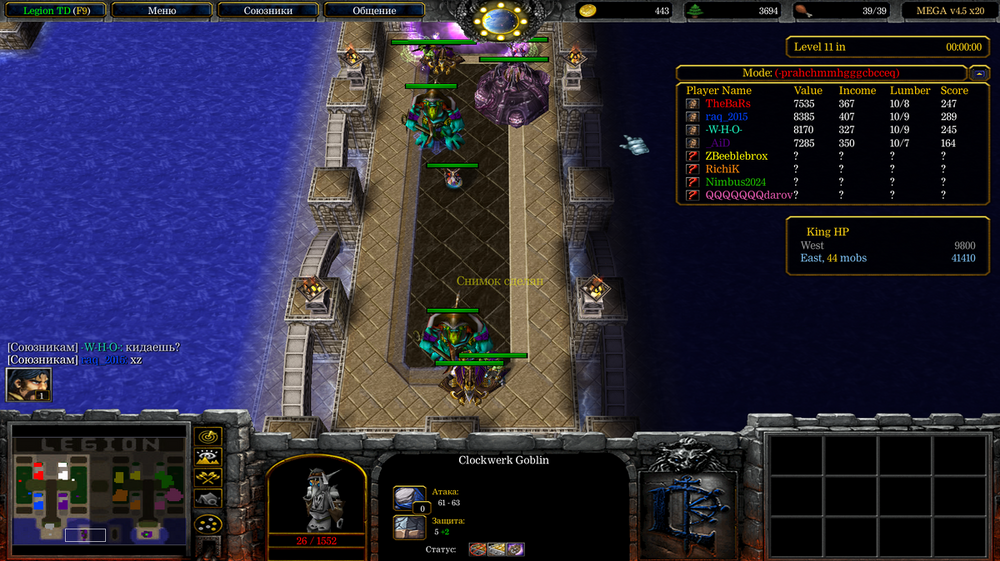Collapse the multiboard with the arrow button
The height and width of the screenshot is (561, 1000).
[980, 73]
